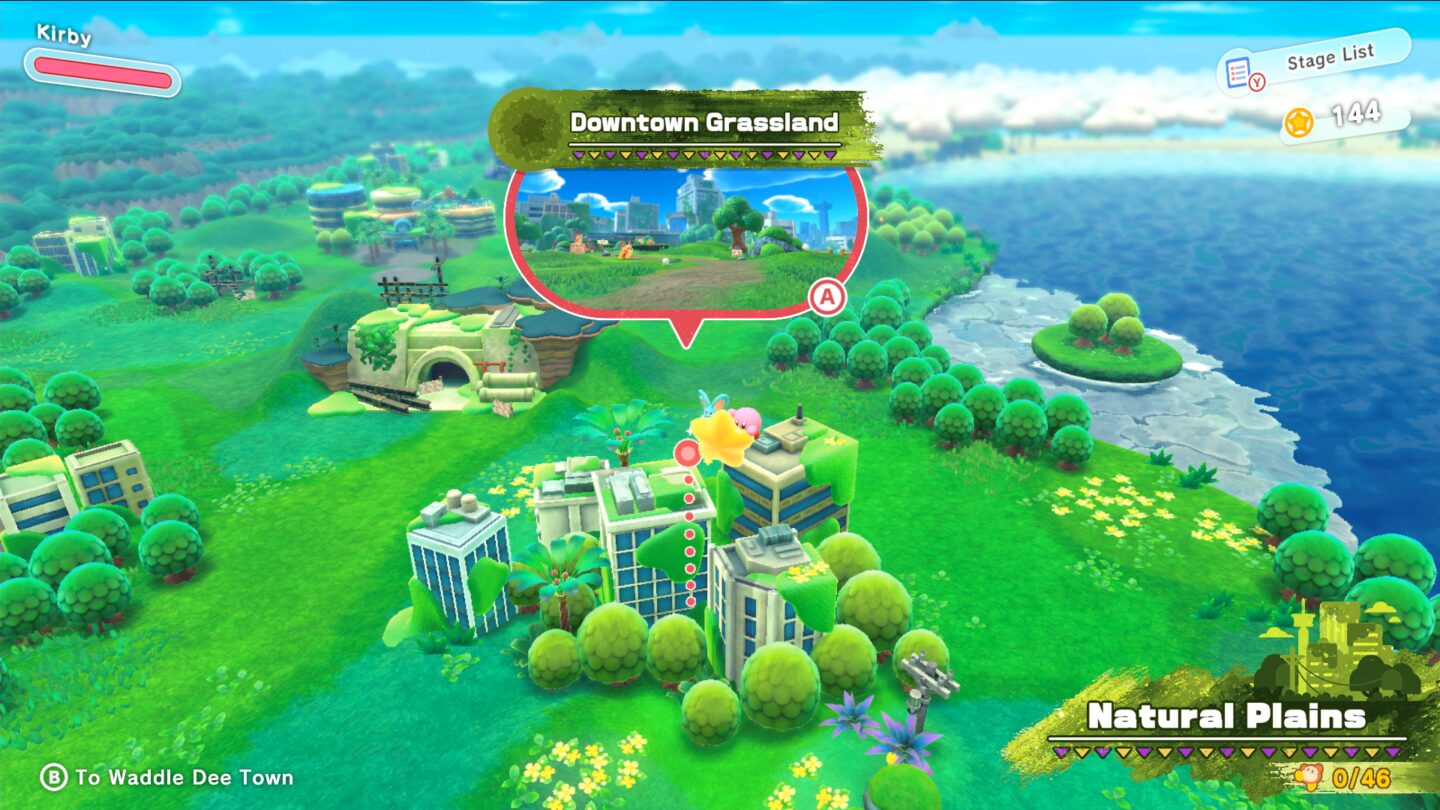Select Kirby standing on the warp star
This screenshot has height=810, width=1440.
[743, 422]
